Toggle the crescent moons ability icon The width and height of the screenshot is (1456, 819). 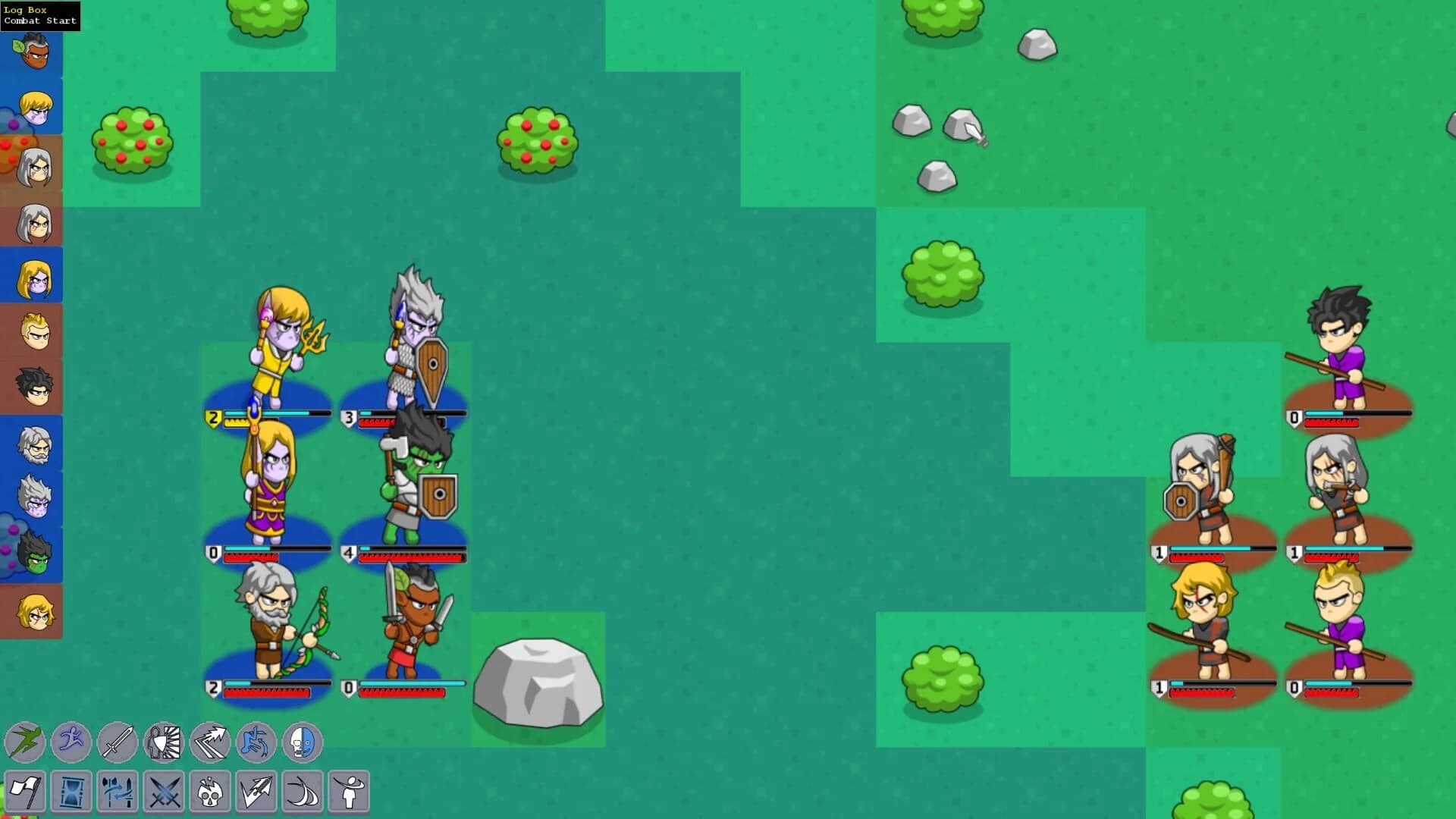302,791
